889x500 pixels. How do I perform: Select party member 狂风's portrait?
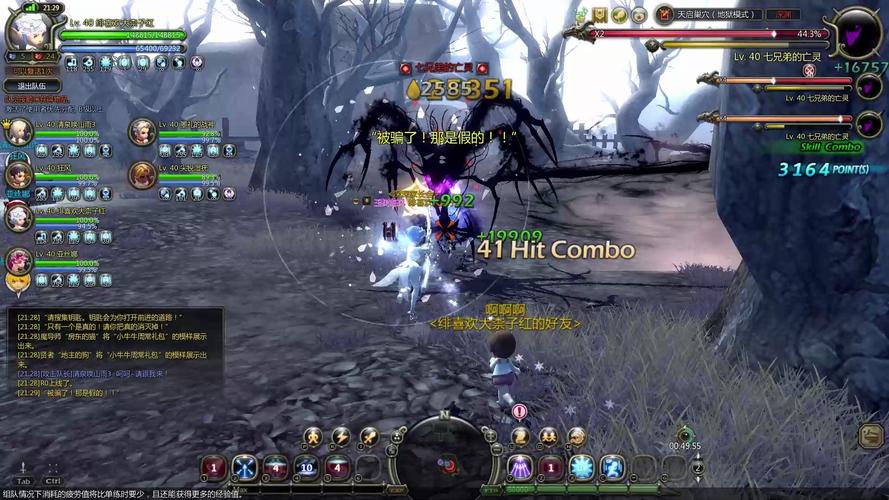[x=17, y=174]
